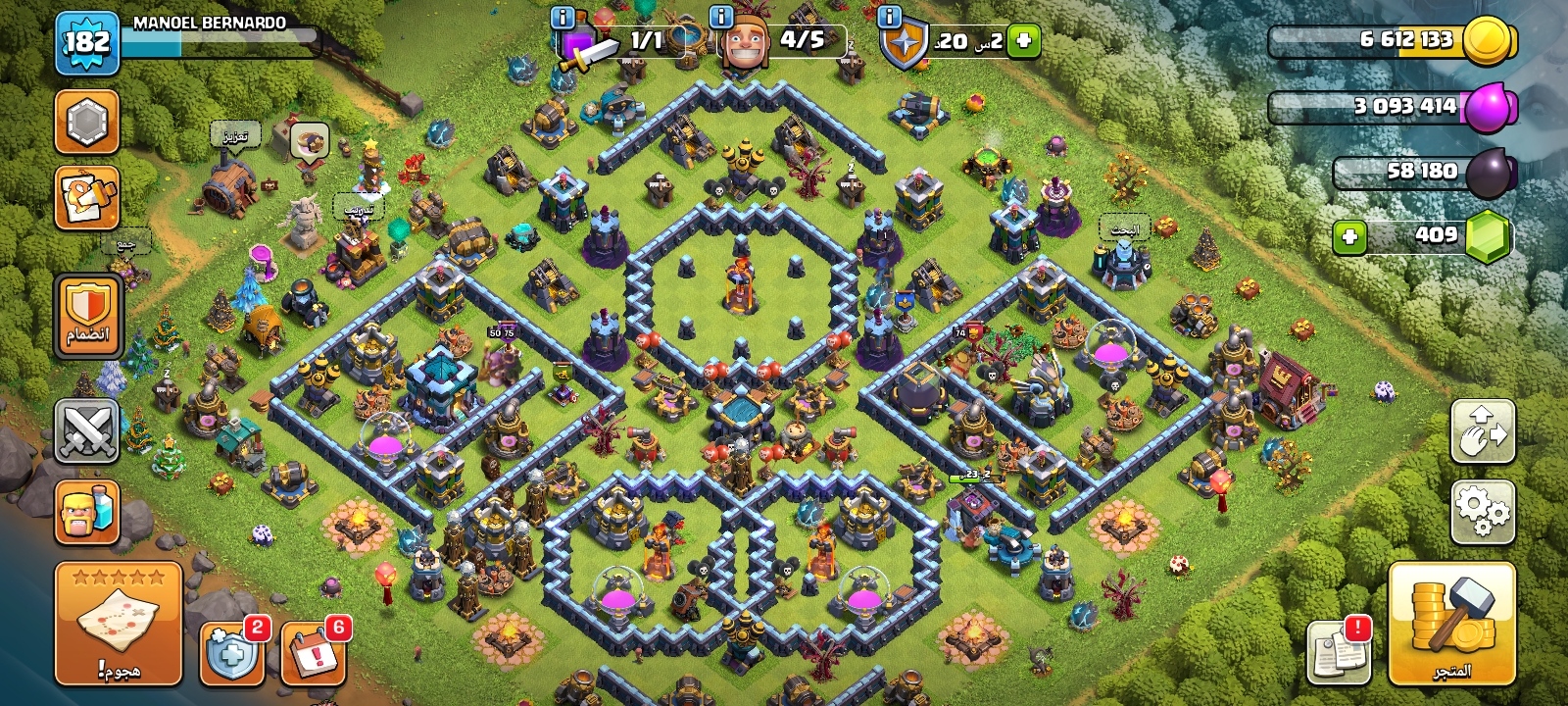Open the events calendar with 6 badge
Screen dimensions: 1568x706
(314, 653)
